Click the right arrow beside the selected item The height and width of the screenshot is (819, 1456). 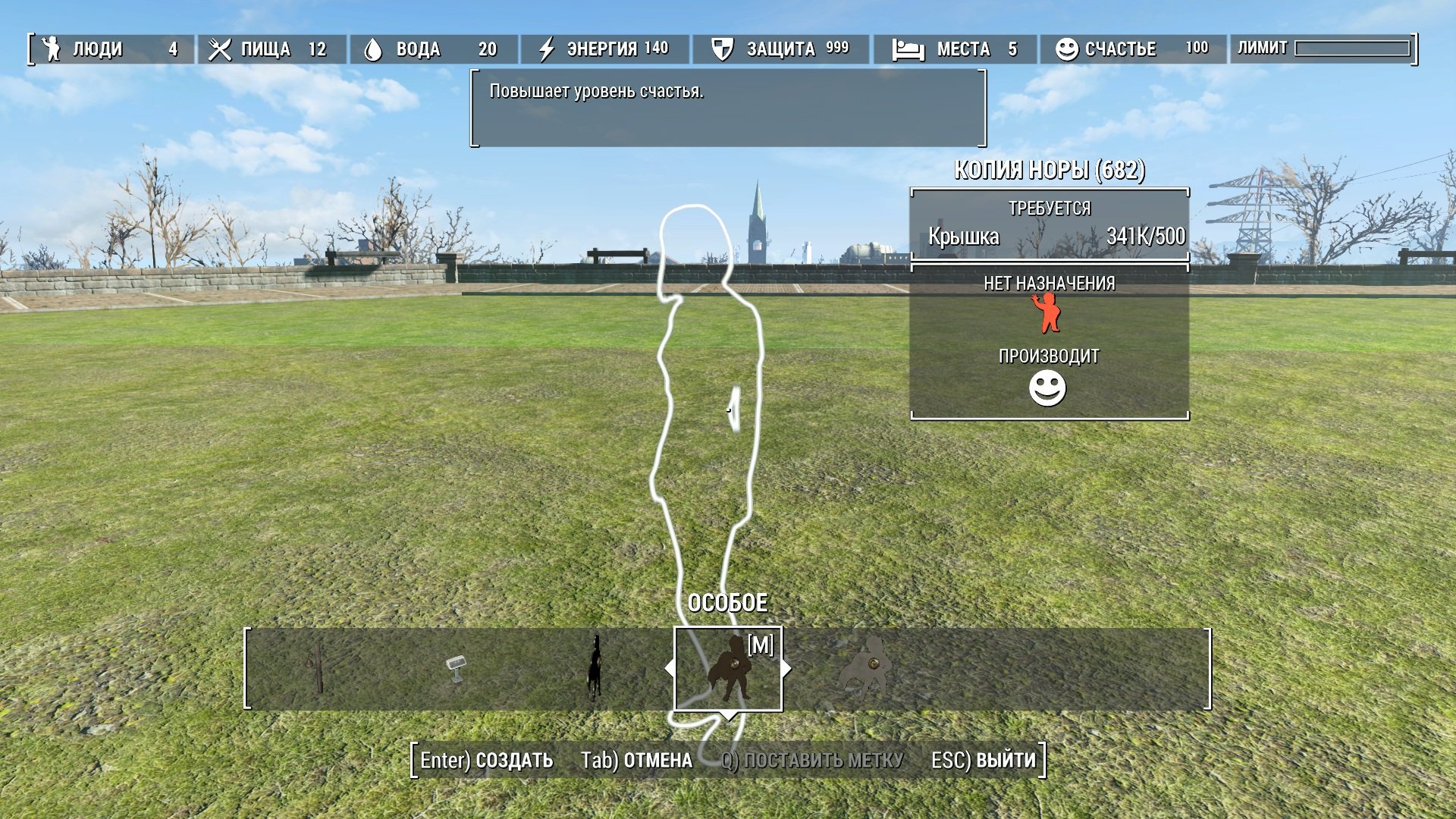pyautogui.click(x=787, y=668)
